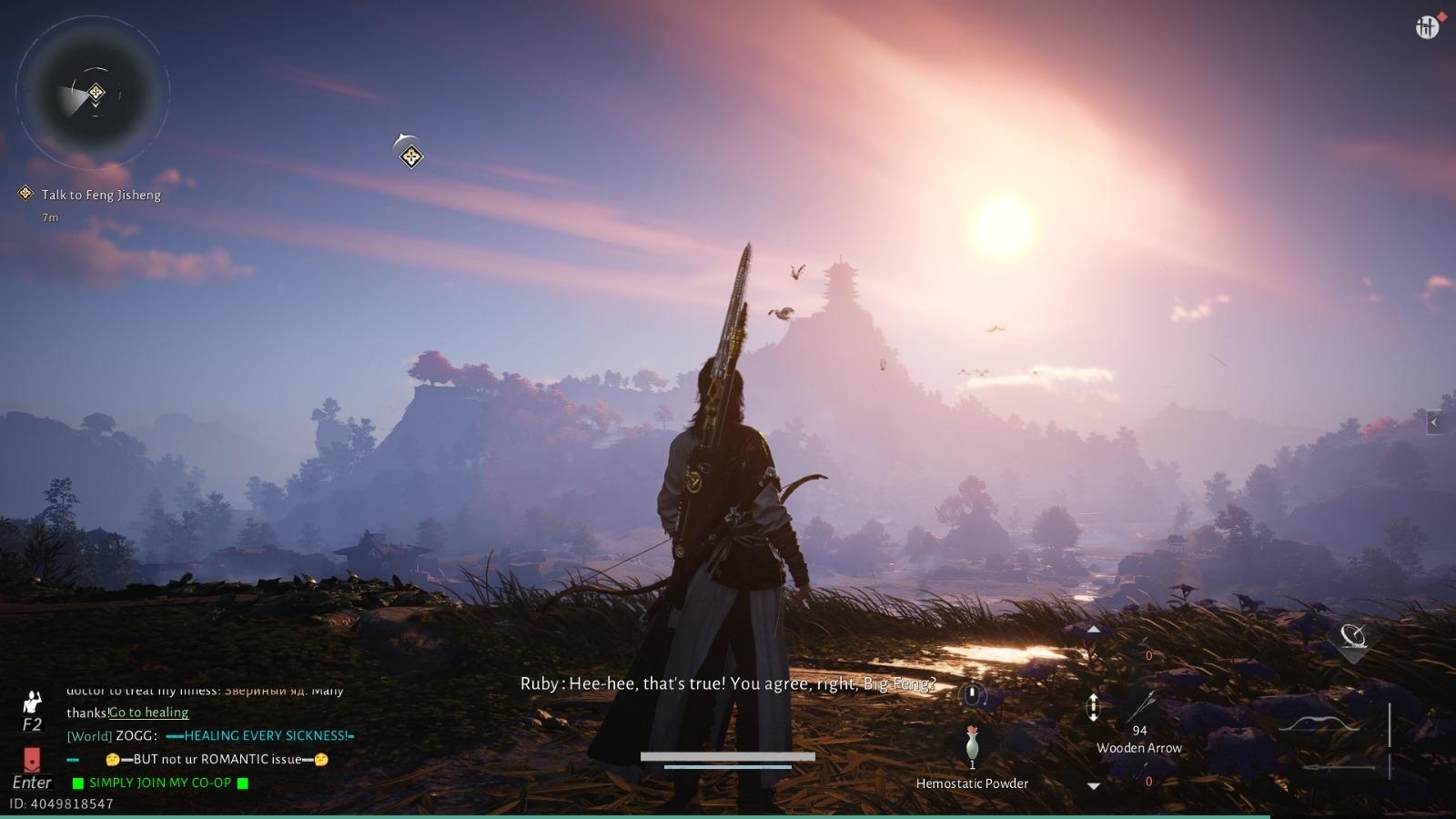Expand the side panel arrow tab
Viewport: 1456px width, 819px height.
(x=1435, y=422)
